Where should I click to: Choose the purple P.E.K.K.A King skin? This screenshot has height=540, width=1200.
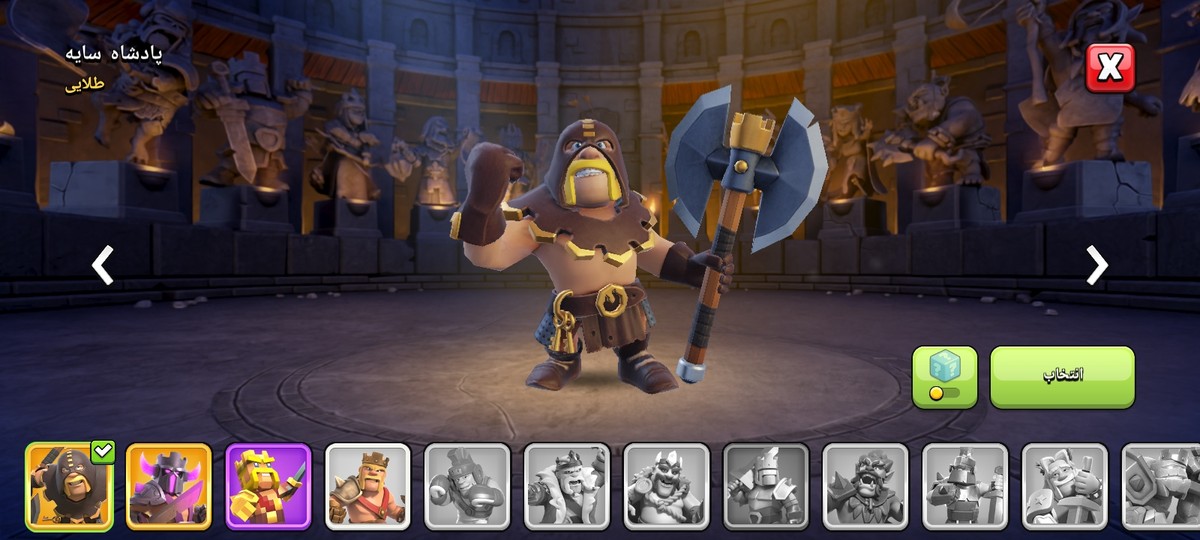169,486
